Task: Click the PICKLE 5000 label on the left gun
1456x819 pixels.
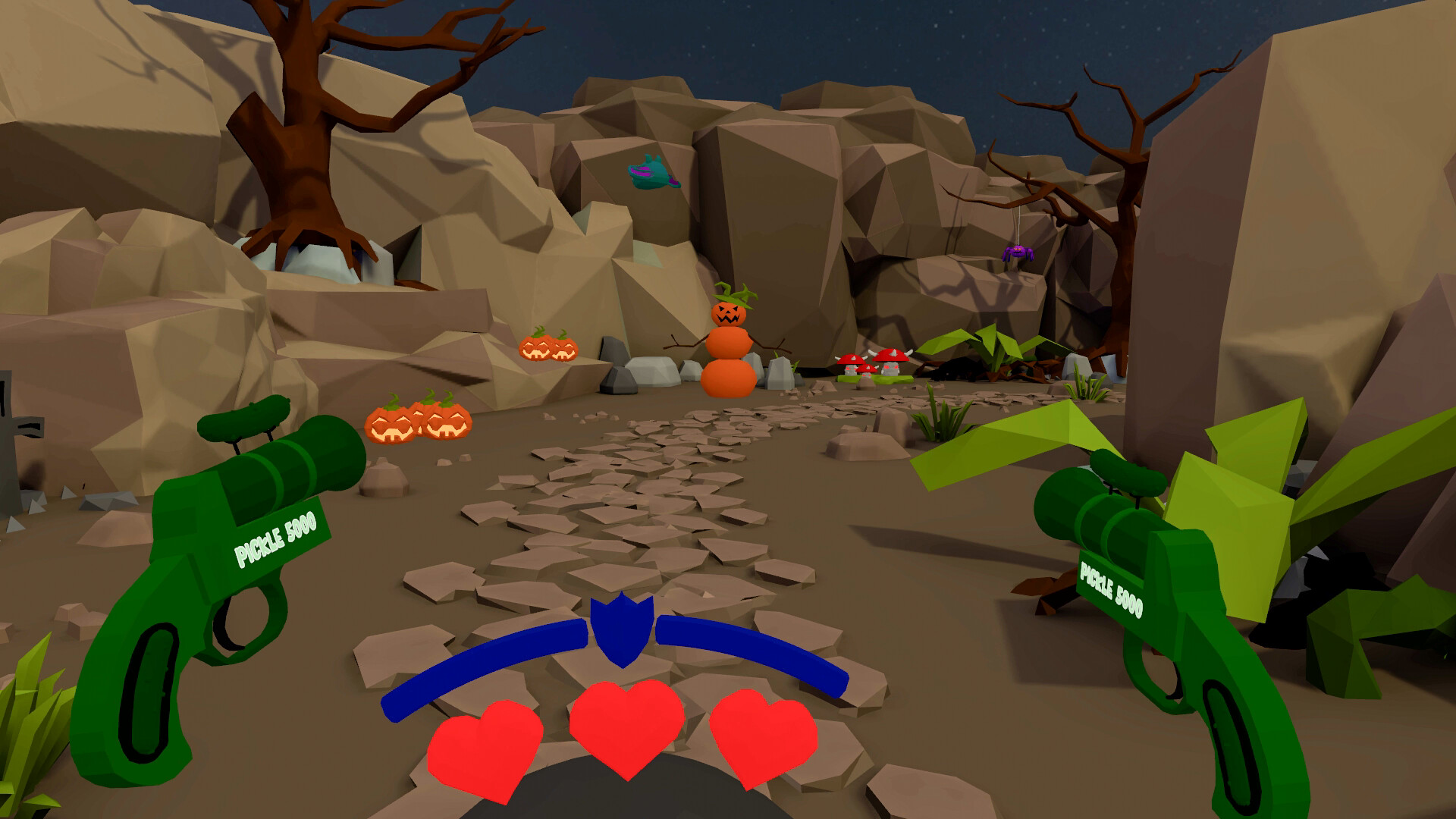Action: point(275,537)
